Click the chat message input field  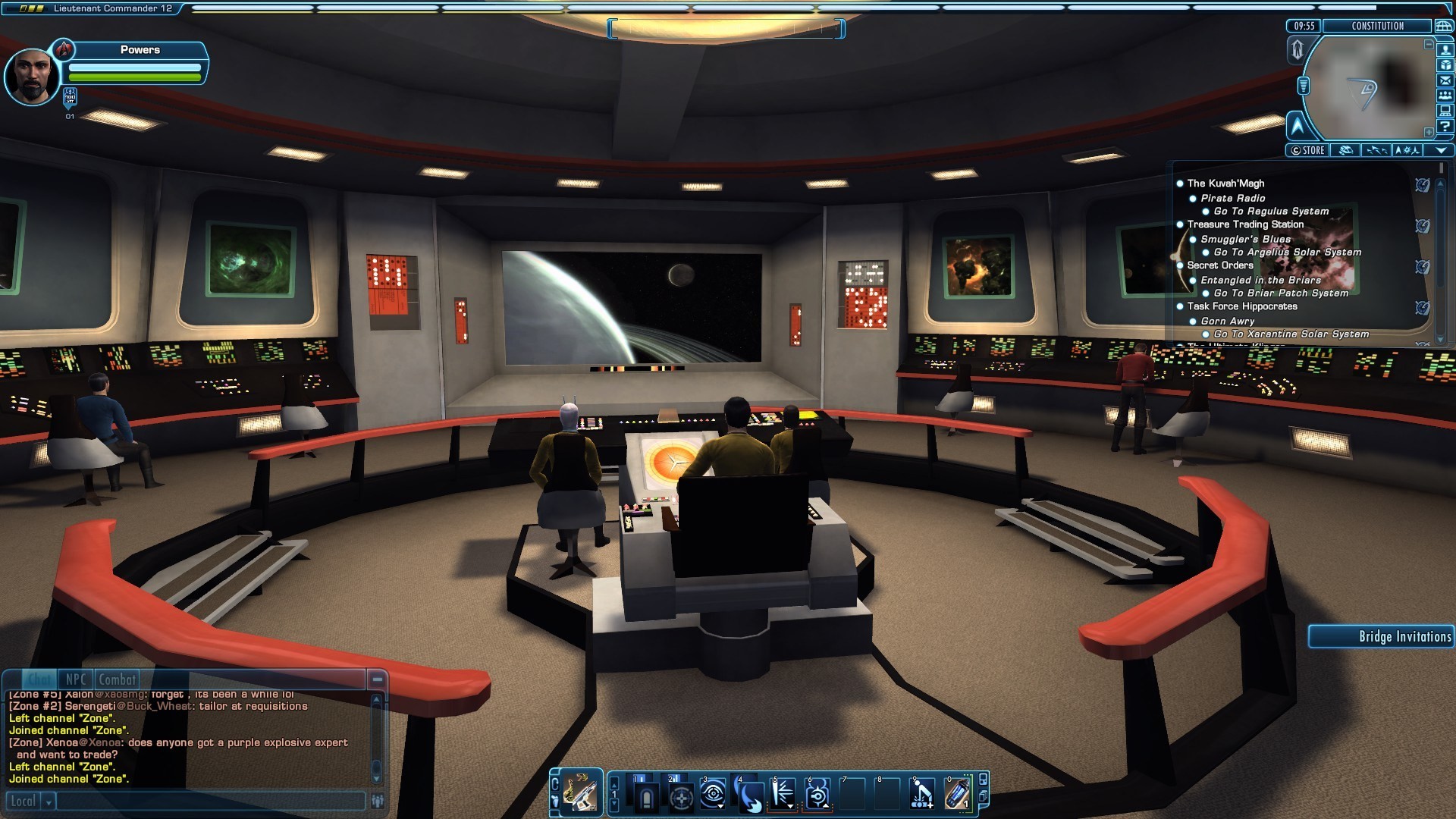click(211, 801)
